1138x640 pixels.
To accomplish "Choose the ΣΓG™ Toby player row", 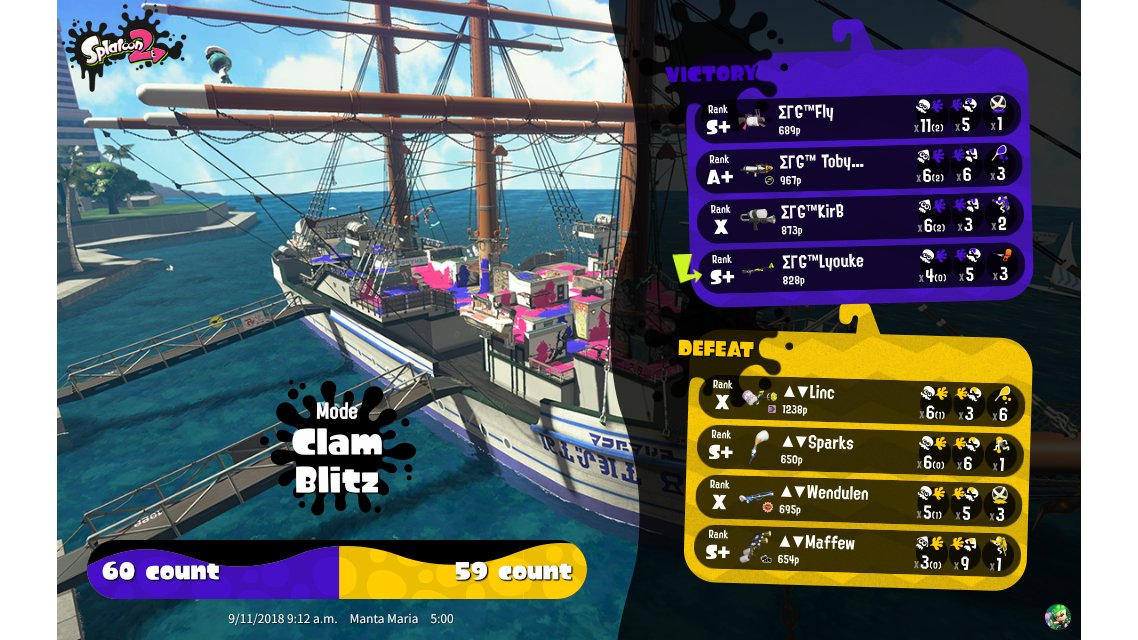I will pos(858,168).
